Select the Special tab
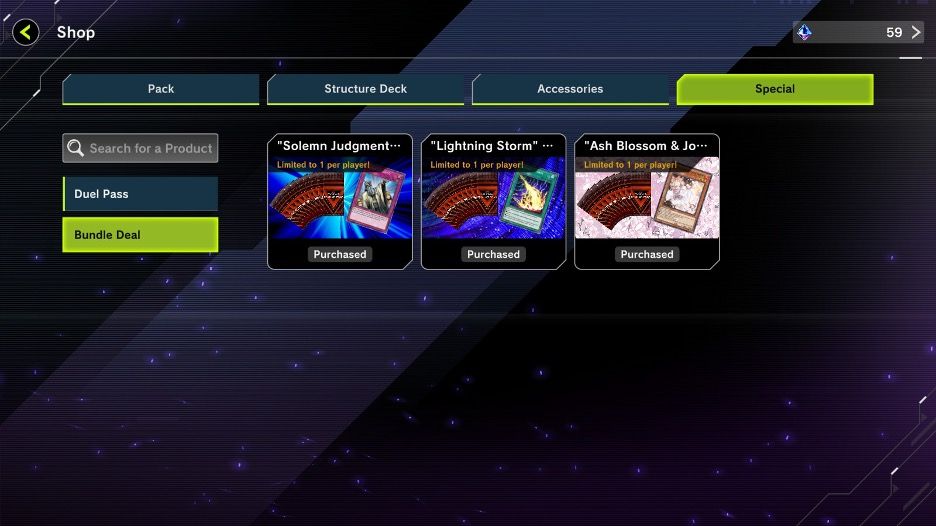 point(774,89)
